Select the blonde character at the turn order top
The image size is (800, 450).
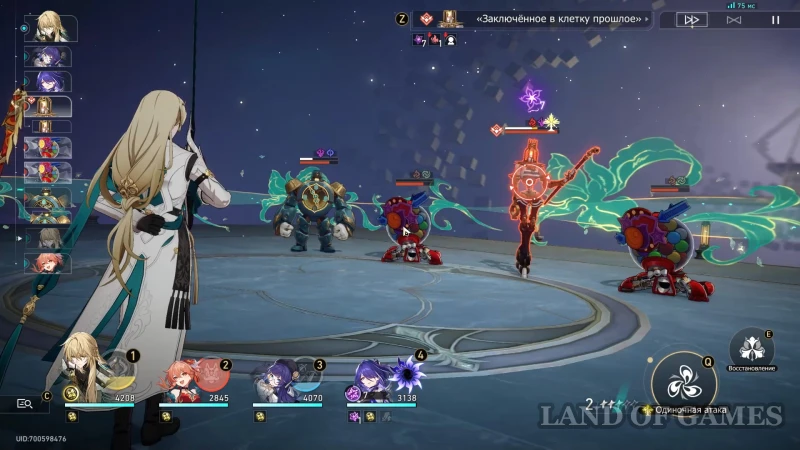tap(49, 26)
